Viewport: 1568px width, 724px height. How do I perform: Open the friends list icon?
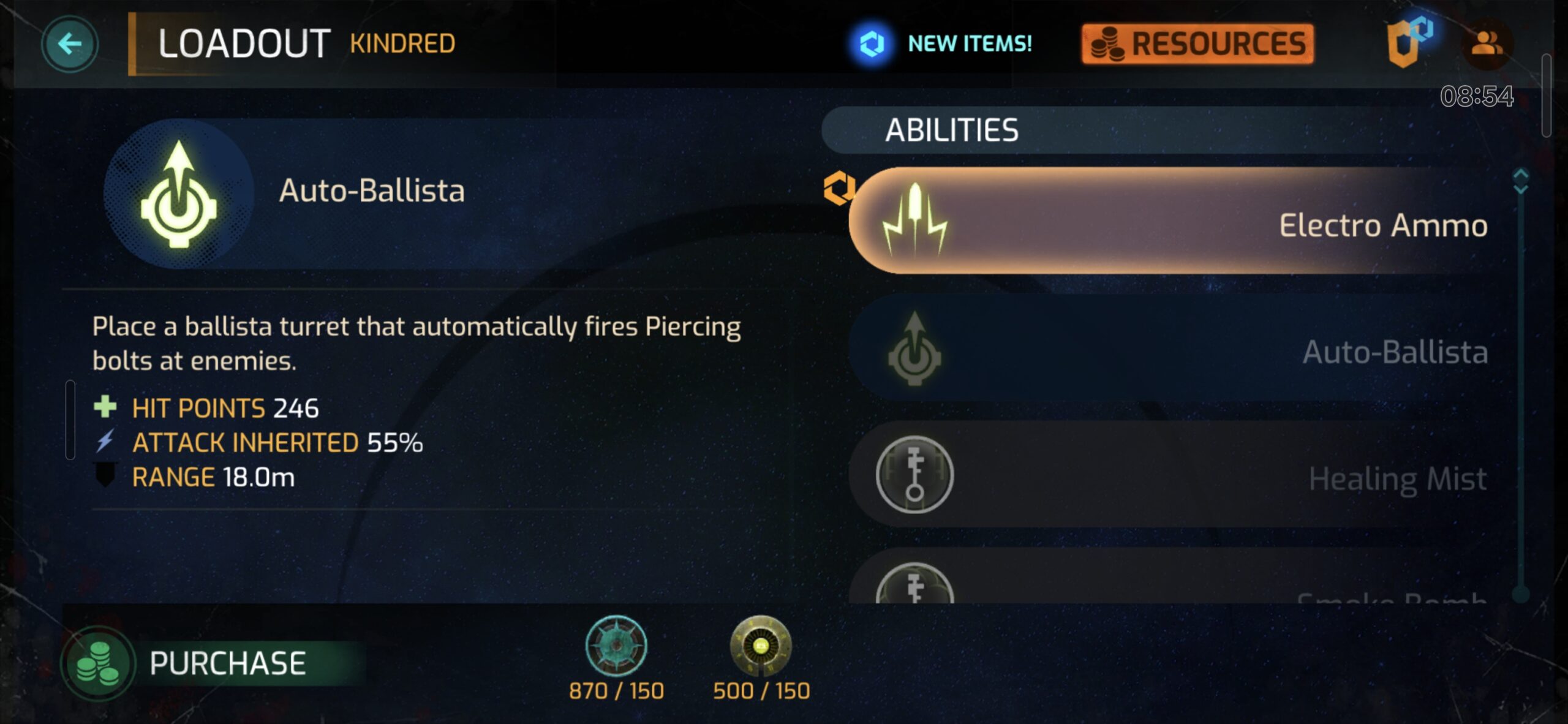tap(1487, 43)
